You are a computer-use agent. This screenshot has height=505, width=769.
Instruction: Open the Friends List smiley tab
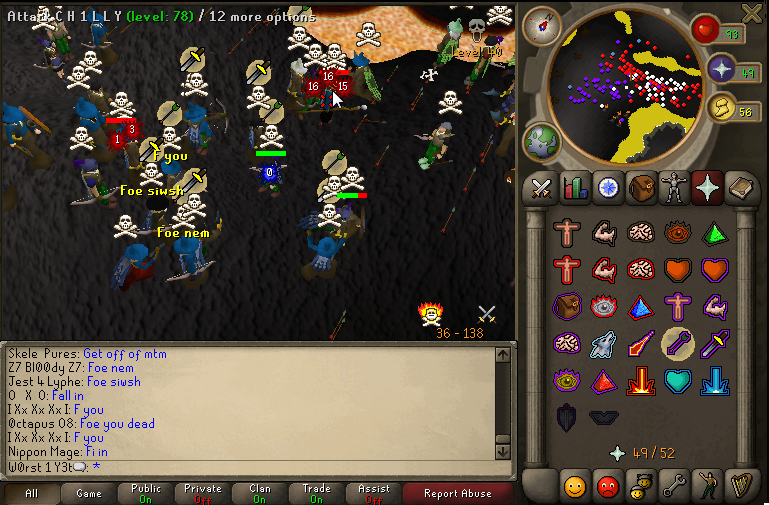574,487
